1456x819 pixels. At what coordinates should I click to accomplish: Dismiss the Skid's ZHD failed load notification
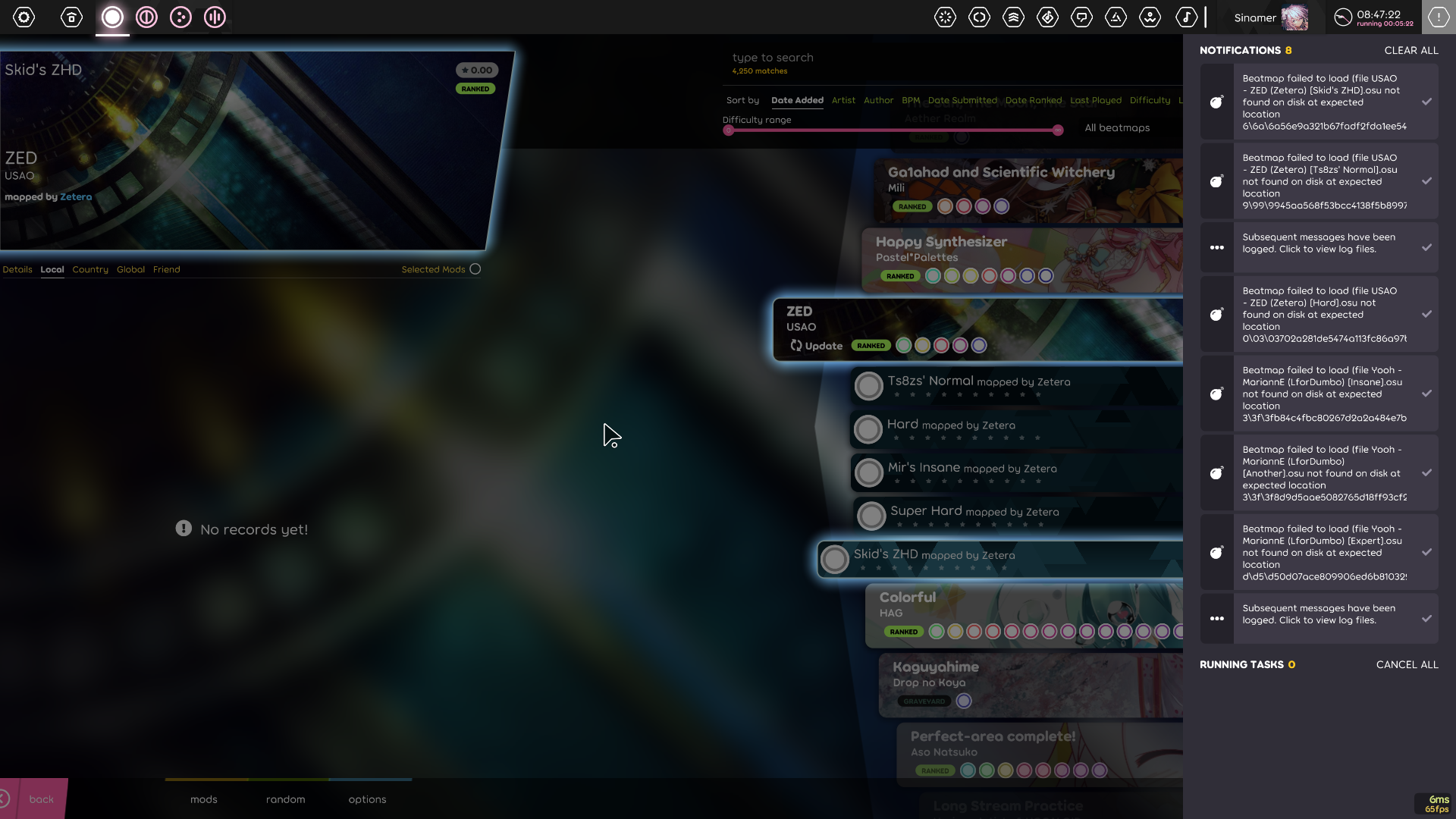click(1427, 101)
